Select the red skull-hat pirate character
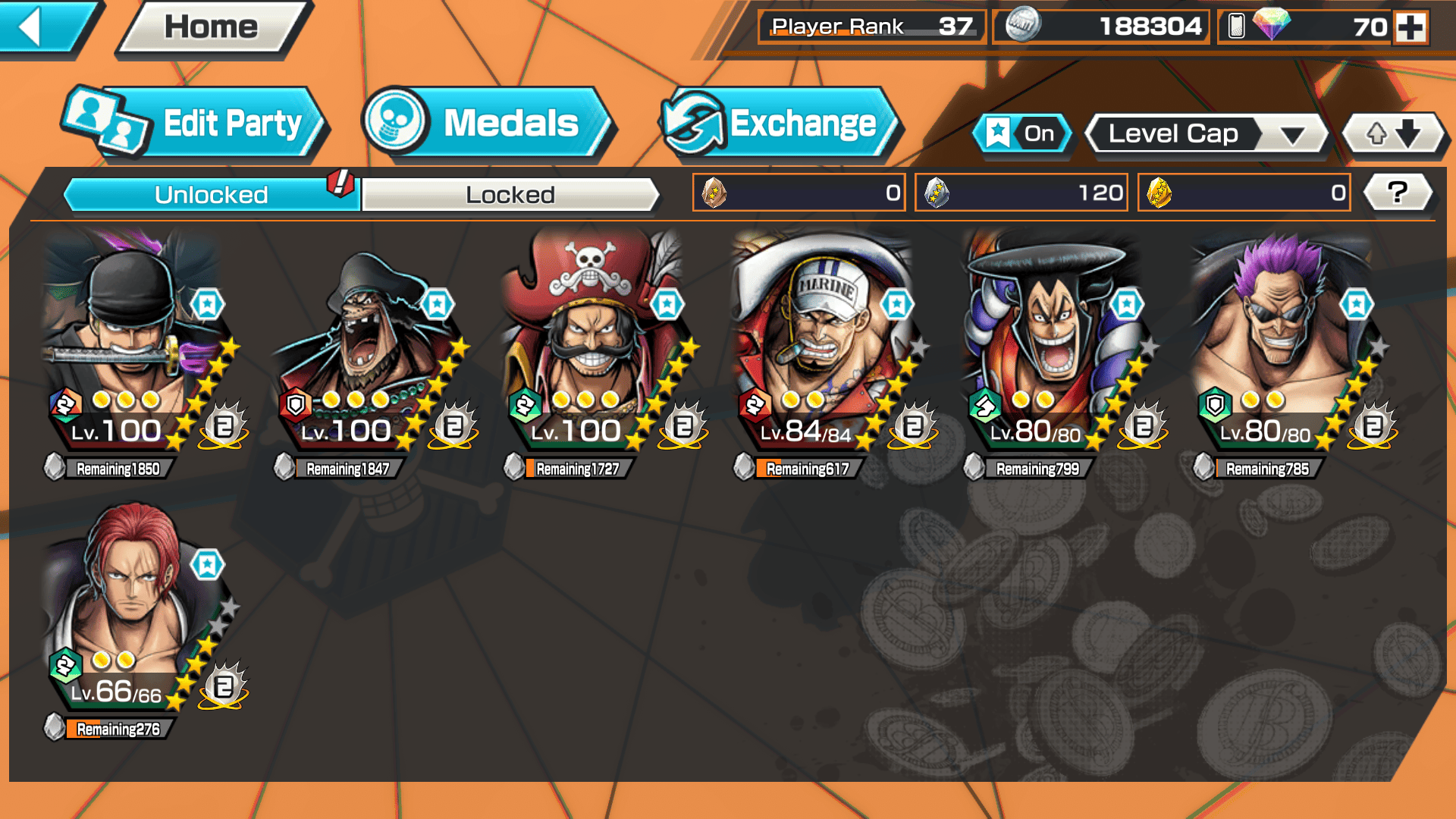Screen dimensions: 1456x819 [x=594, y=341]
